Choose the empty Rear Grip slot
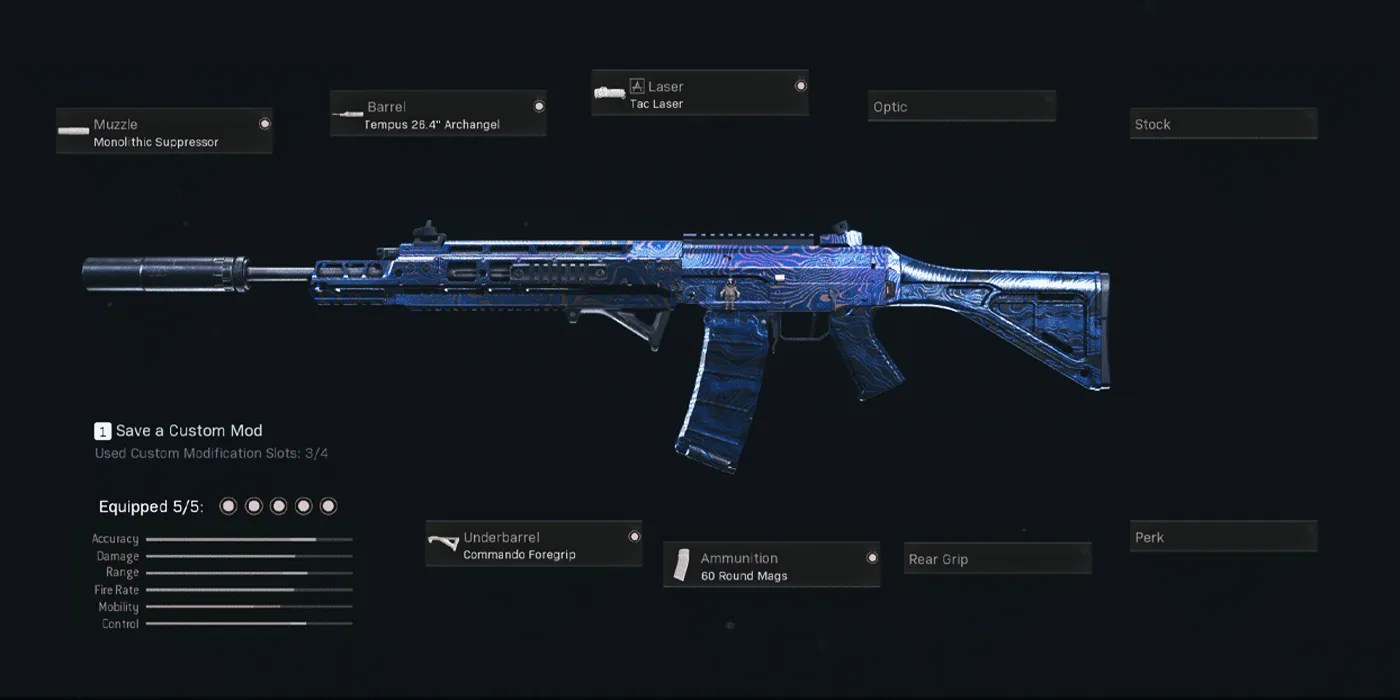 click(x=997, y=559)
